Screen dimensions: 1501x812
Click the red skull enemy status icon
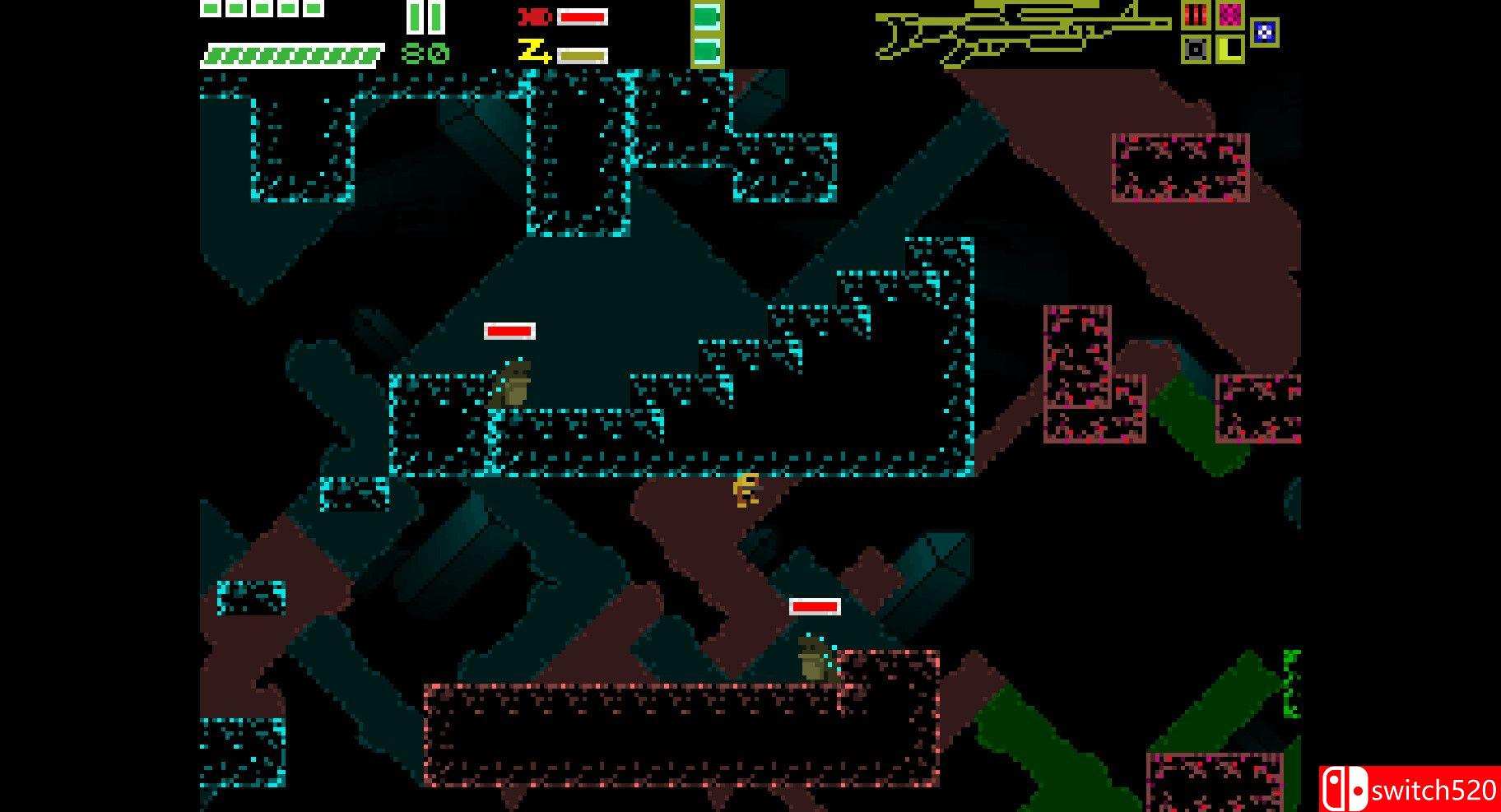point(533,16)
